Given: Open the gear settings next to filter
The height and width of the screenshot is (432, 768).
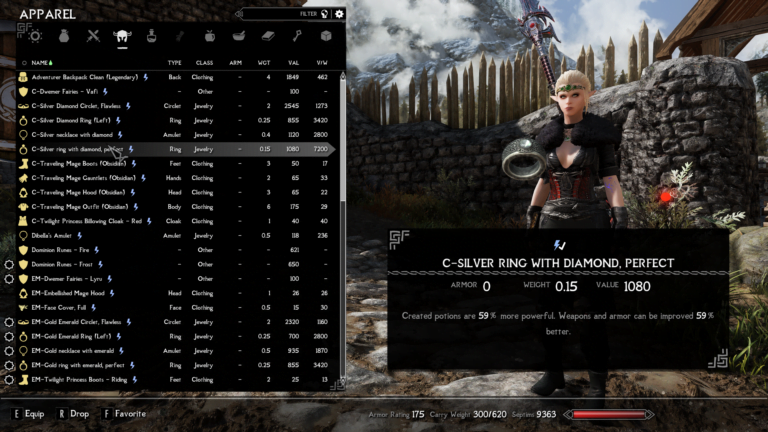Looking at the screenshot, I should 339,14.
